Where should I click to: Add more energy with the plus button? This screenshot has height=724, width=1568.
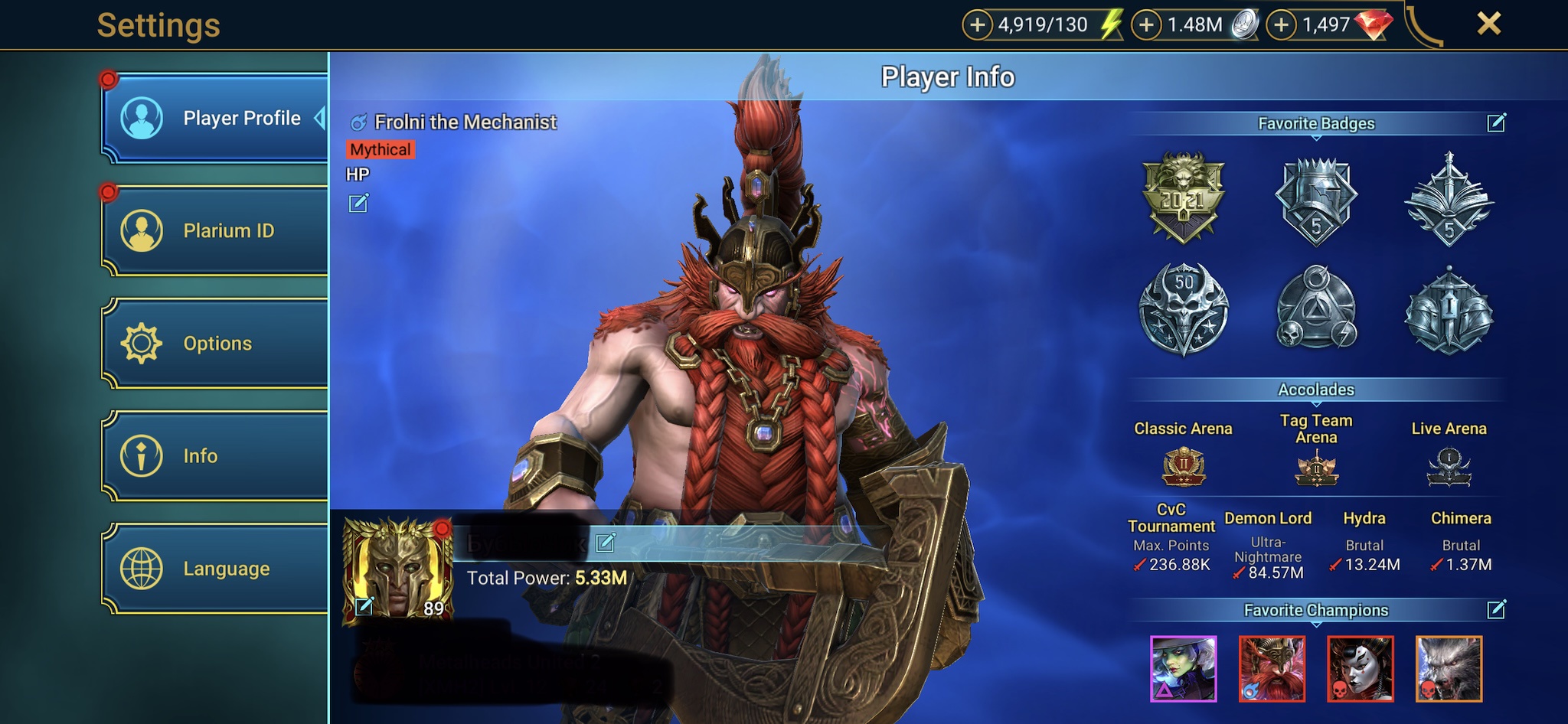click(x=977, y=25)
